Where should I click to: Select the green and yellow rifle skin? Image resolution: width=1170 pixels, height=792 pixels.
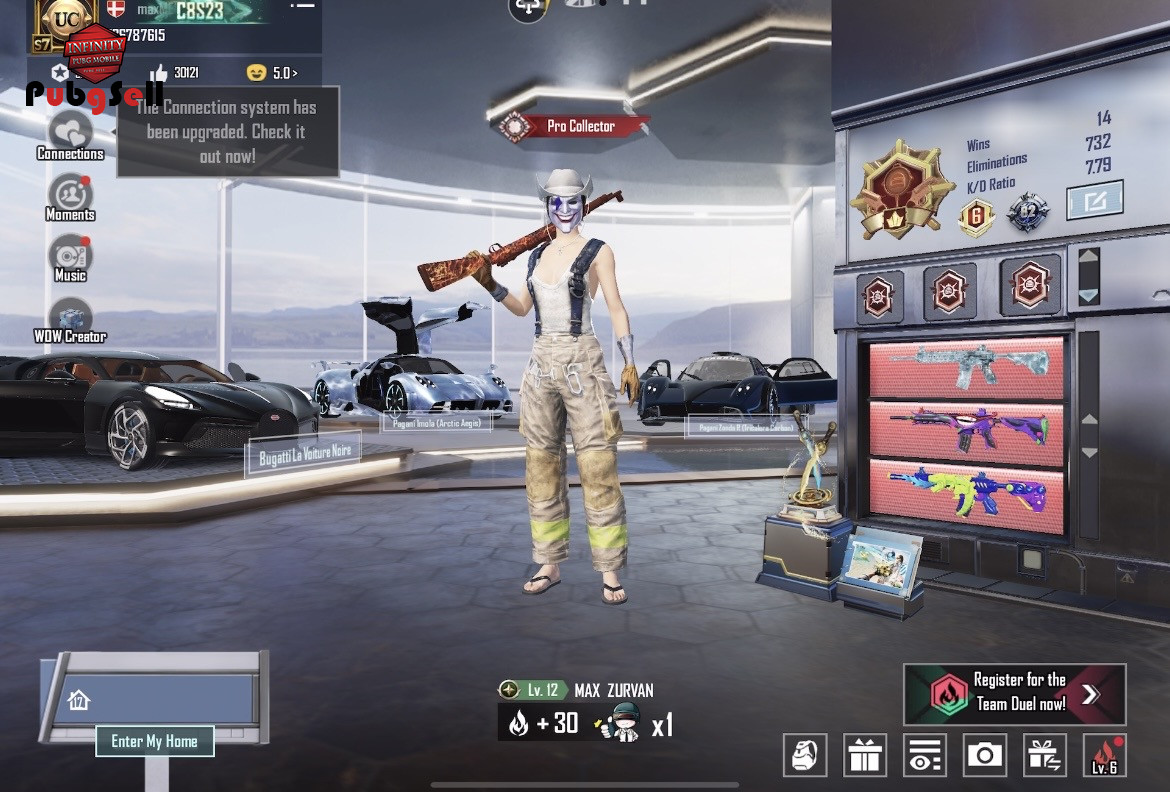965,492
